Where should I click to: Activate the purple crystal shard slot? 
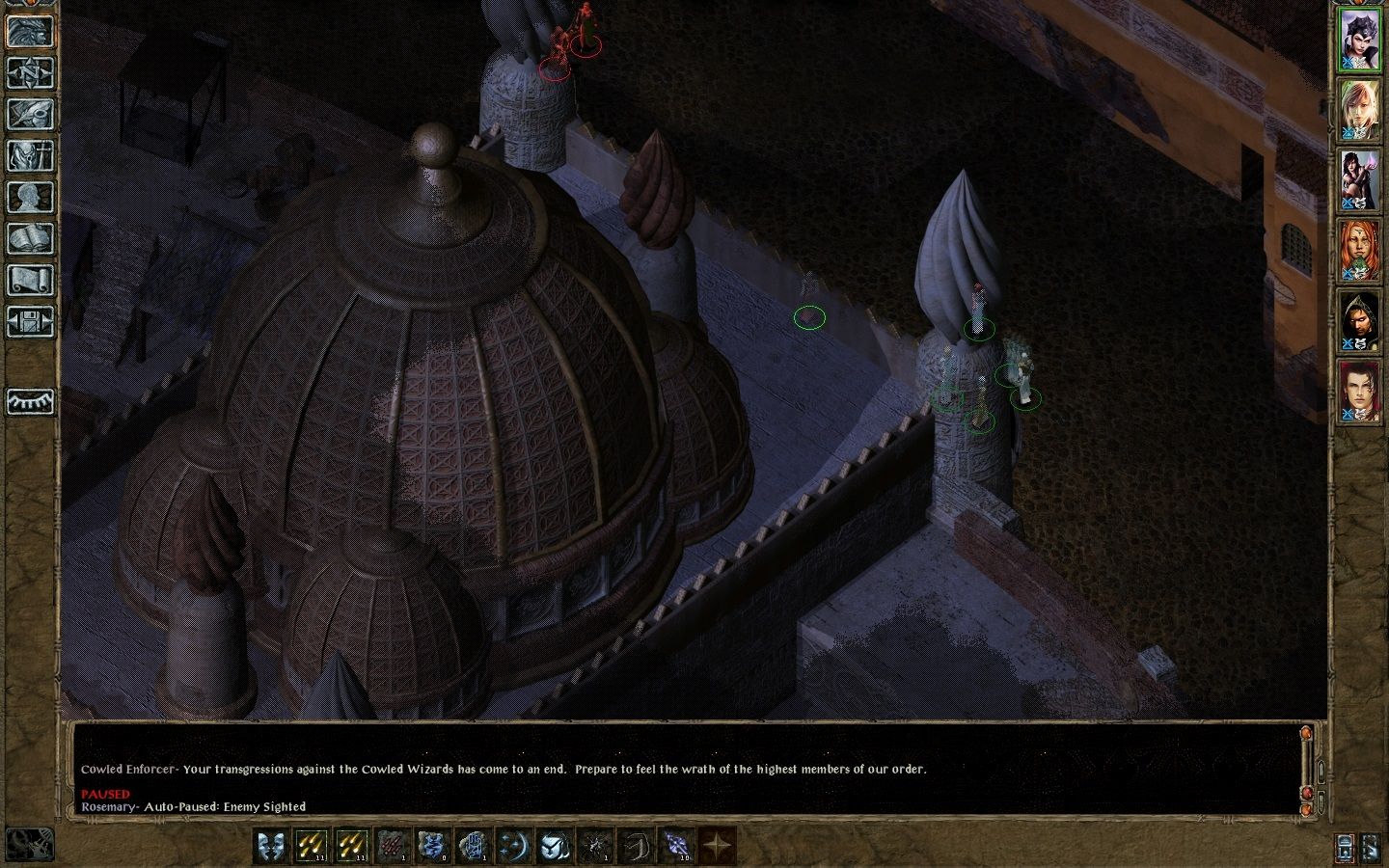(676, 846)
